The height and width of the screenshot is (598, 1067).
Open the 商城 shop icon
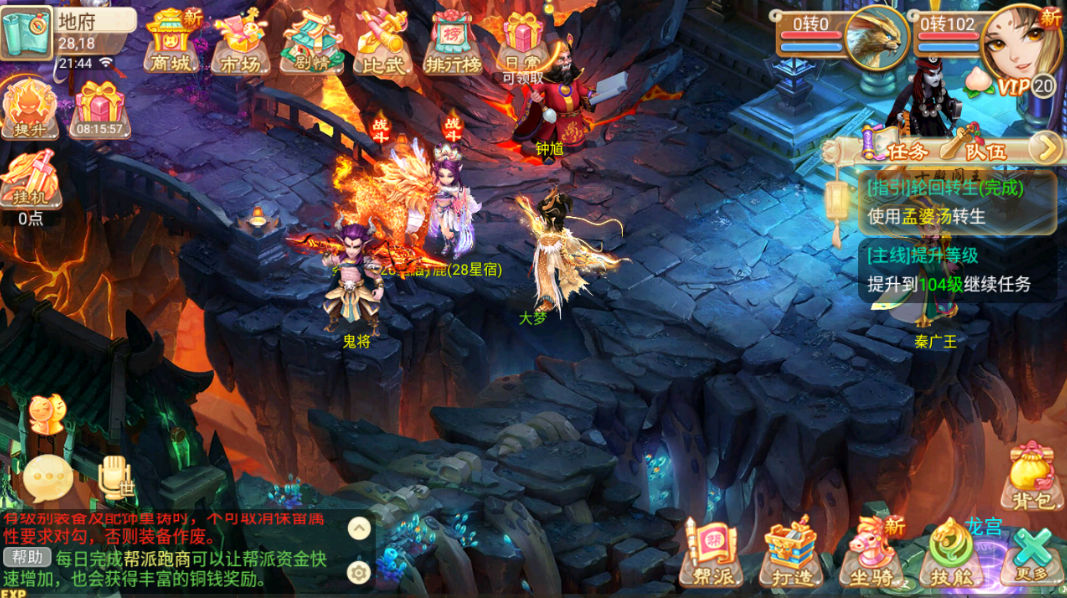coord(172,42)
